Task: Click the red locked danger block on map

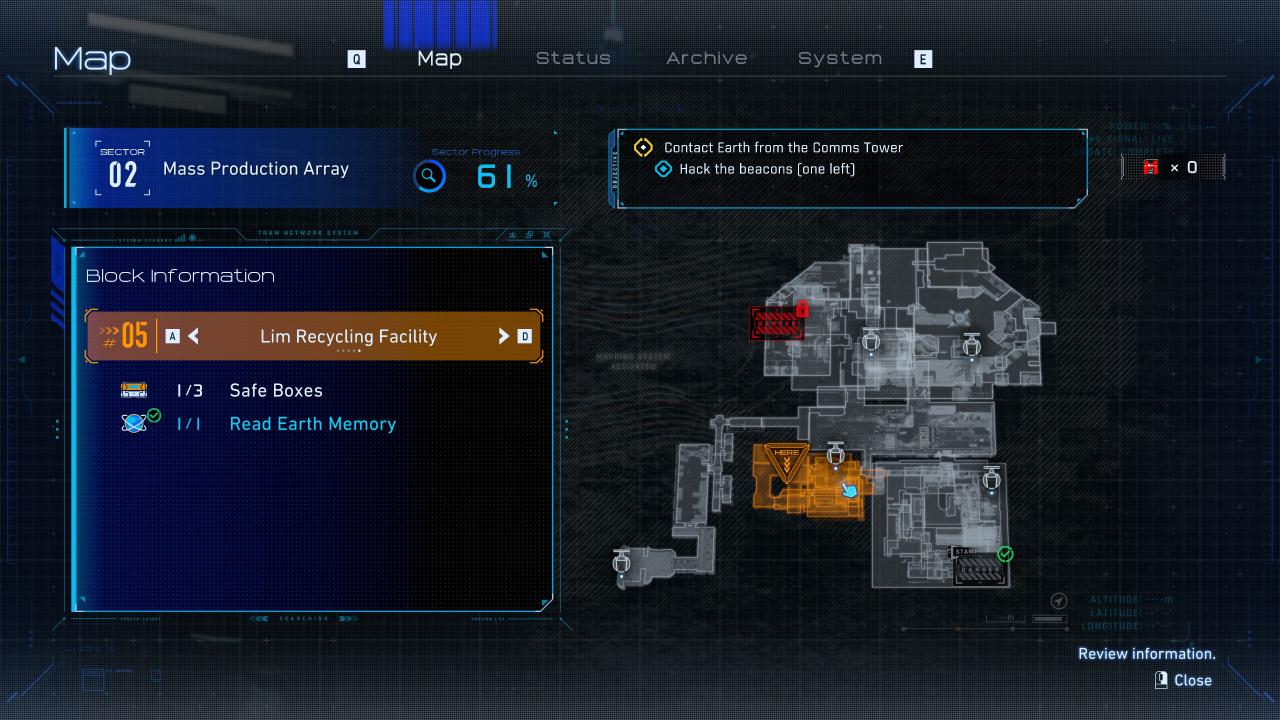Action: 777,323
